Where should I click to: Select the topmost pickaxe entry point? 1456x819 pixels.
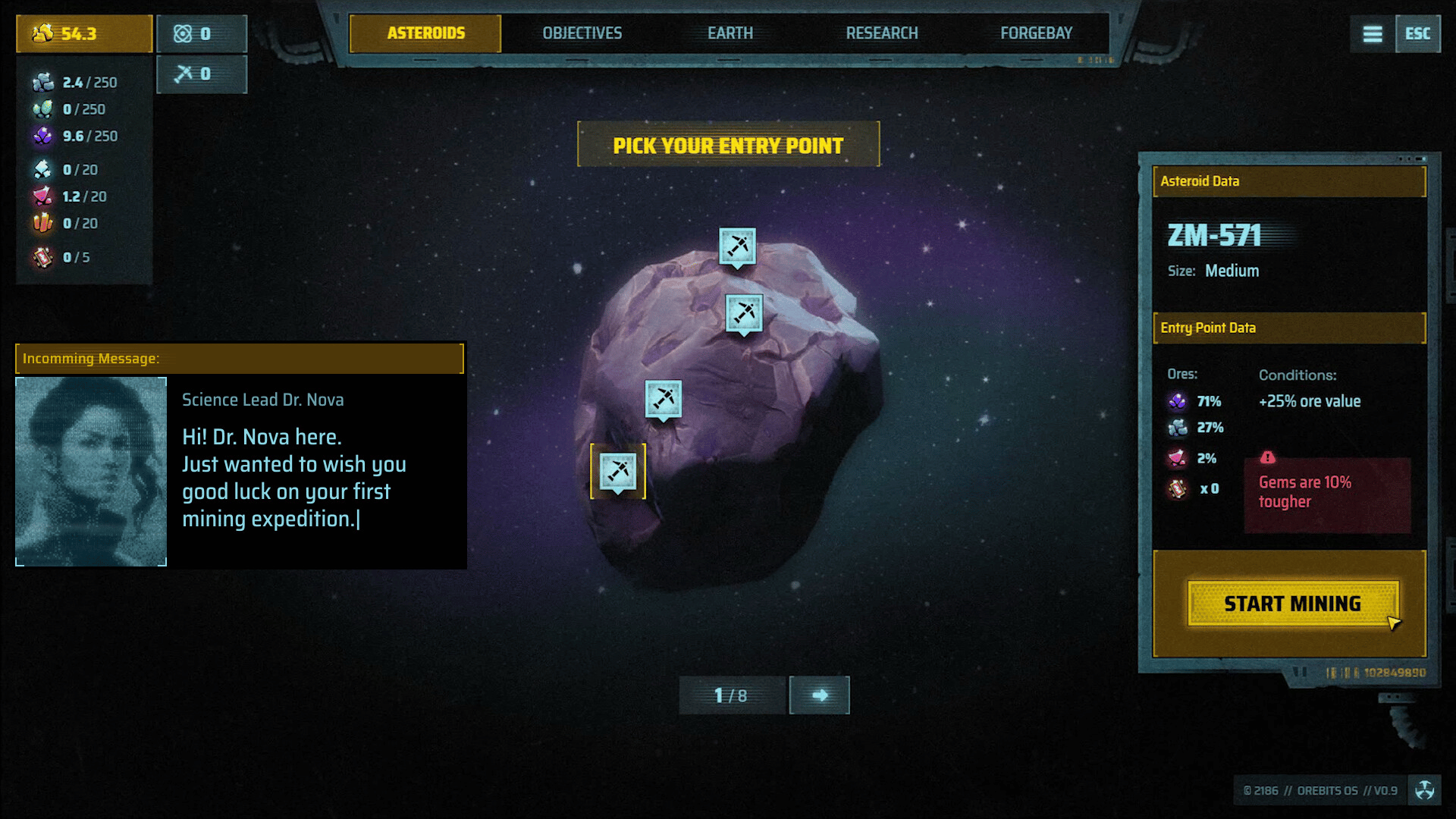[x=737, y=246]
